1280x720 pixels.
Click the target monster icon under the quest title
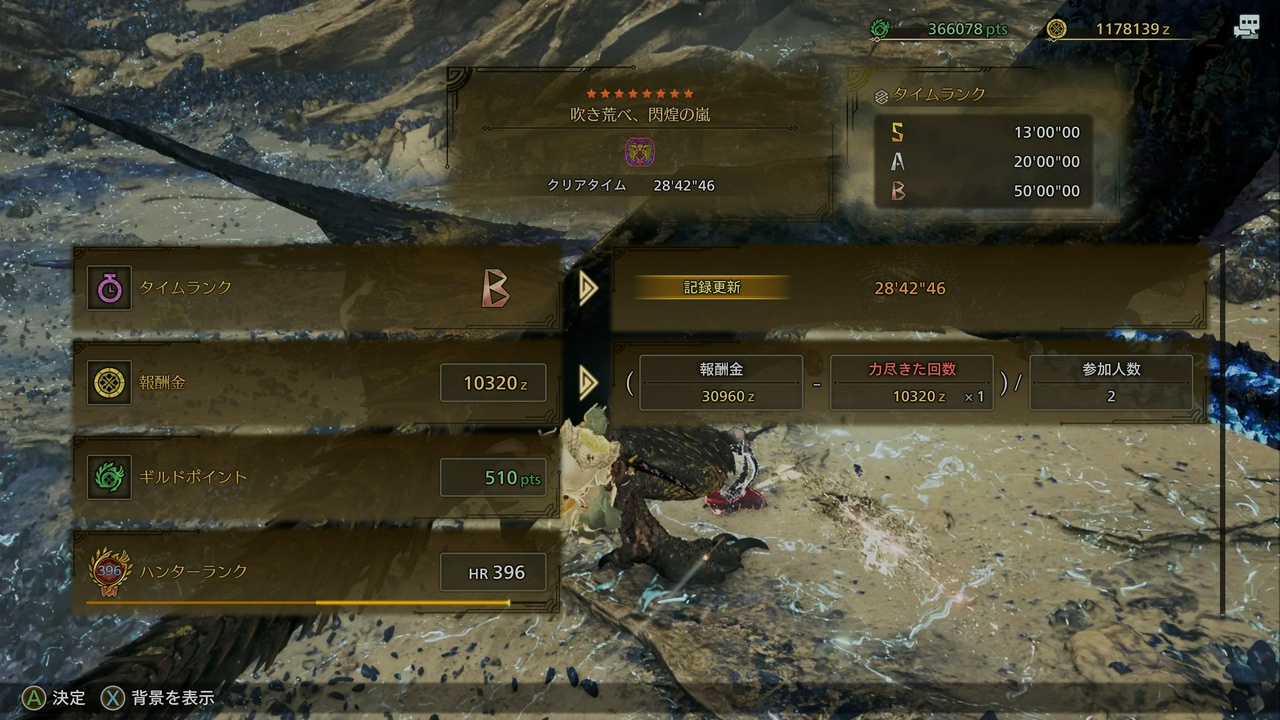coord(639,152)
